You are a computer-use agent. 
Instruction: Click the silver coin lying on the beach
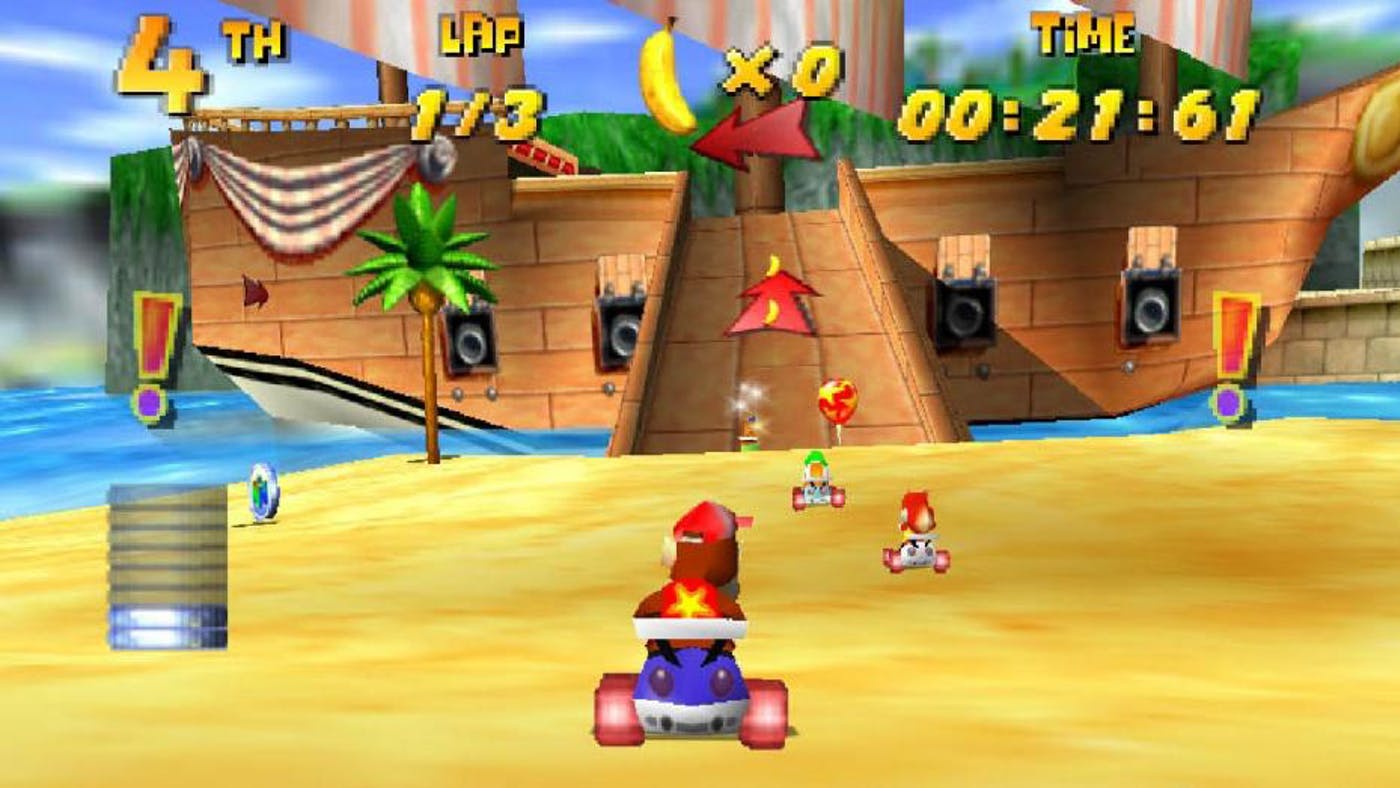click(262, 490)
